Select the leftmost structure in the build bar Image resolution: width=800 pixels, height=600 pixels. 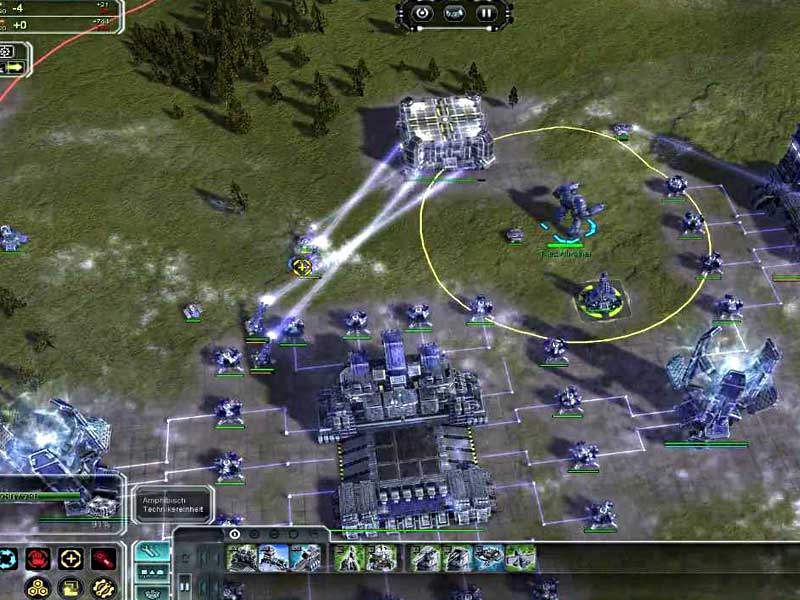241,558
